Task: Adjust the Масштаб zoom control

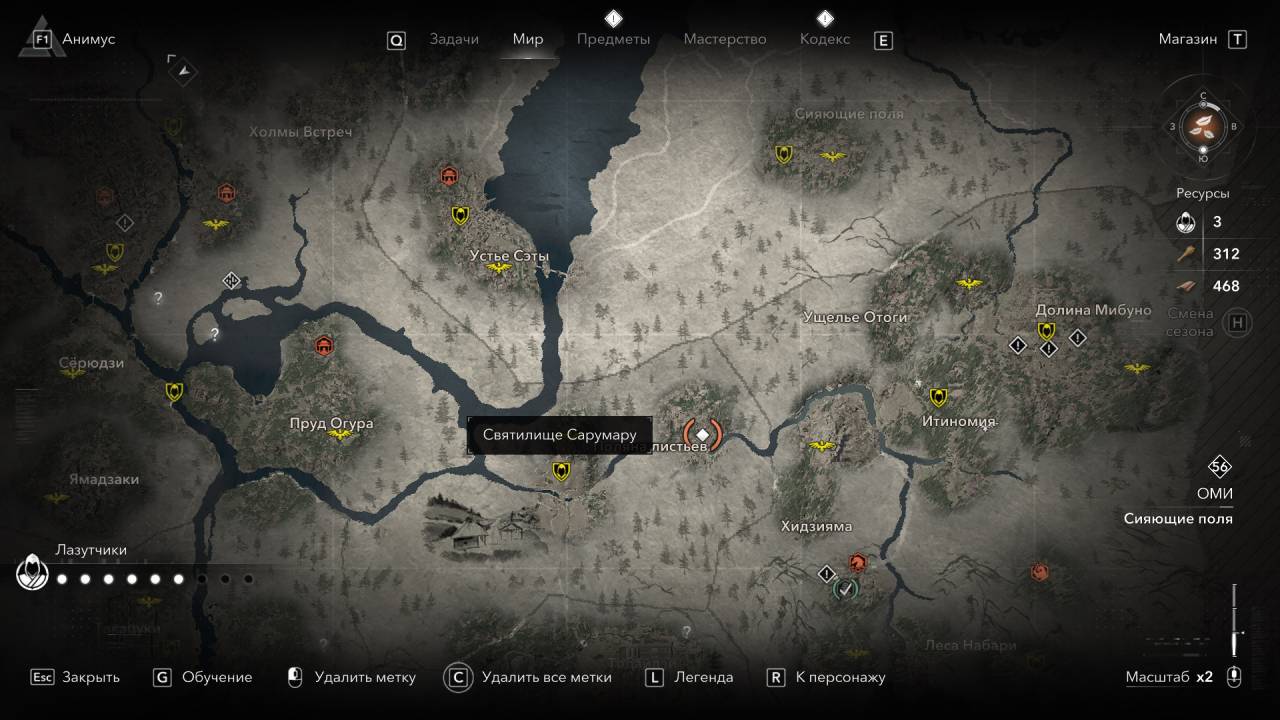Action: click(1234, 677)
